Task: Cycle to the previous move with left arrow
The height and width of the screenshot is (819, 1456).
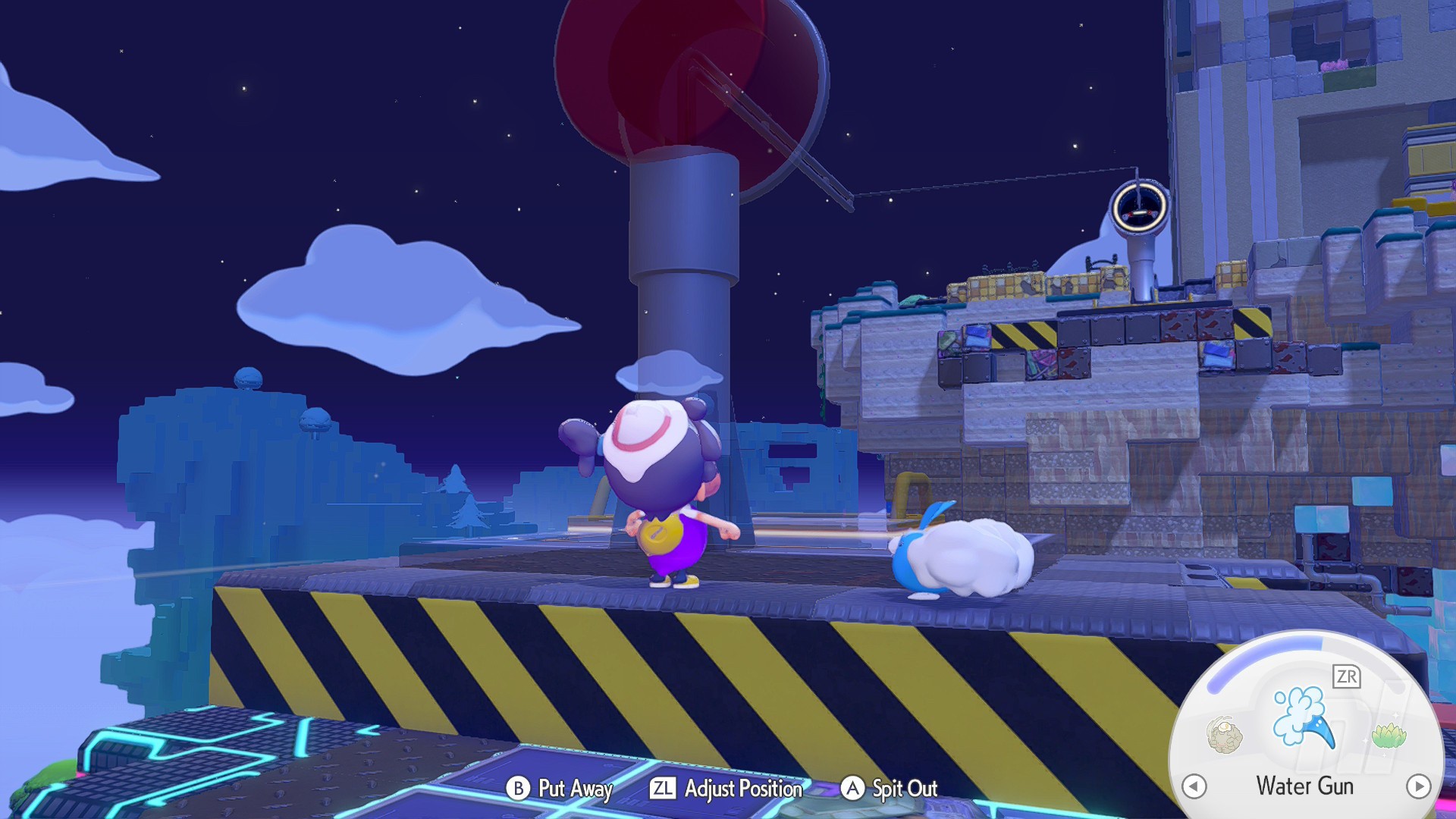Action: coord(1194,786)
